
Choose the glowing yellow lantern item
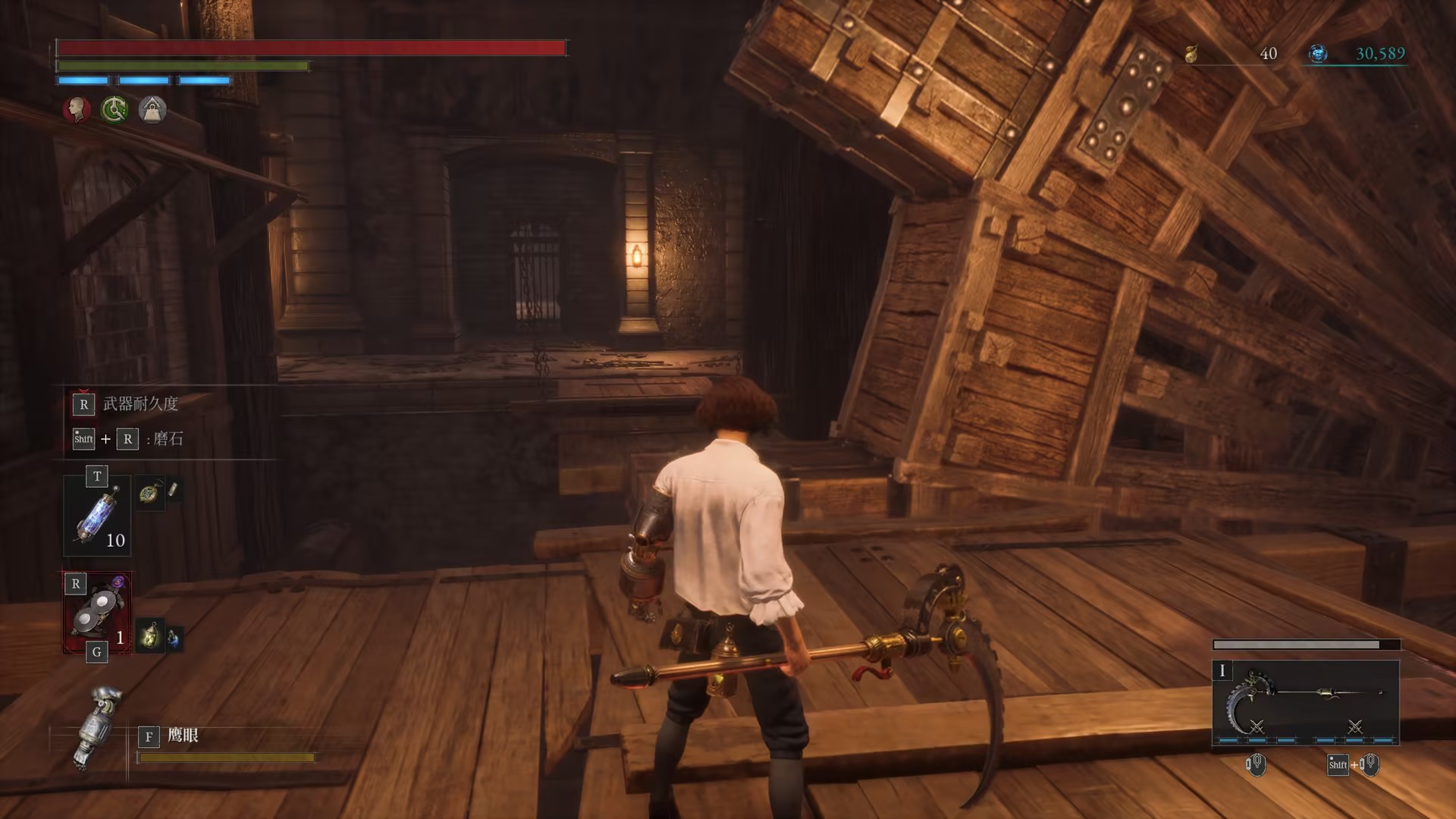[151, 635]
